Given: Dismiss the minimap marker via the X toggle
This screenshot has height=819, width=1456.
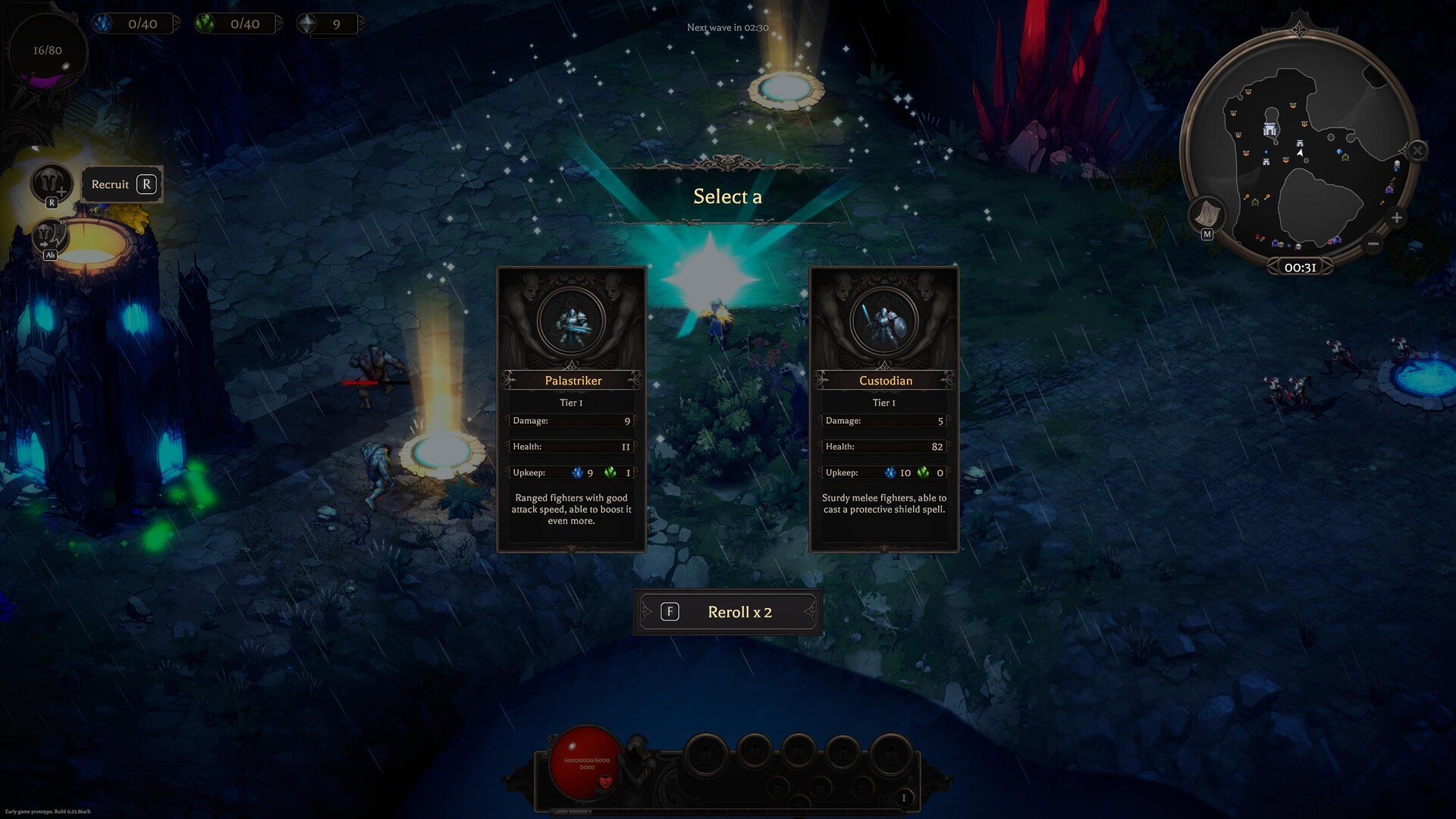Looking at the screenshot, I should point(1417,150).
